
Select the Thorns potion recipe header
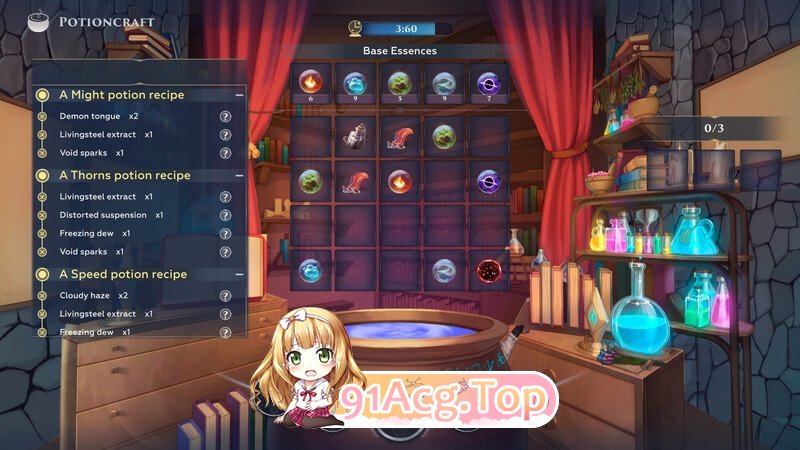tap(124, 175)
